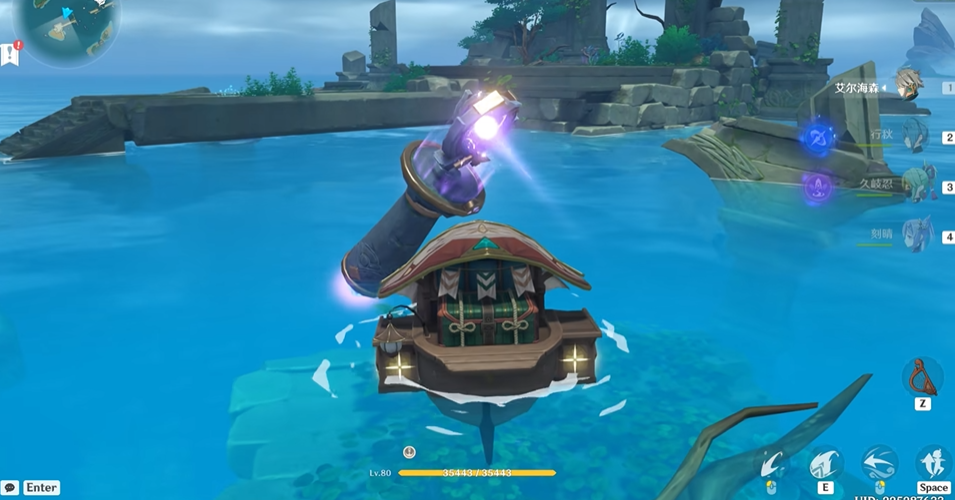Trigger the boat speed boost arrow
955x500 pixels.
point(879,463)
